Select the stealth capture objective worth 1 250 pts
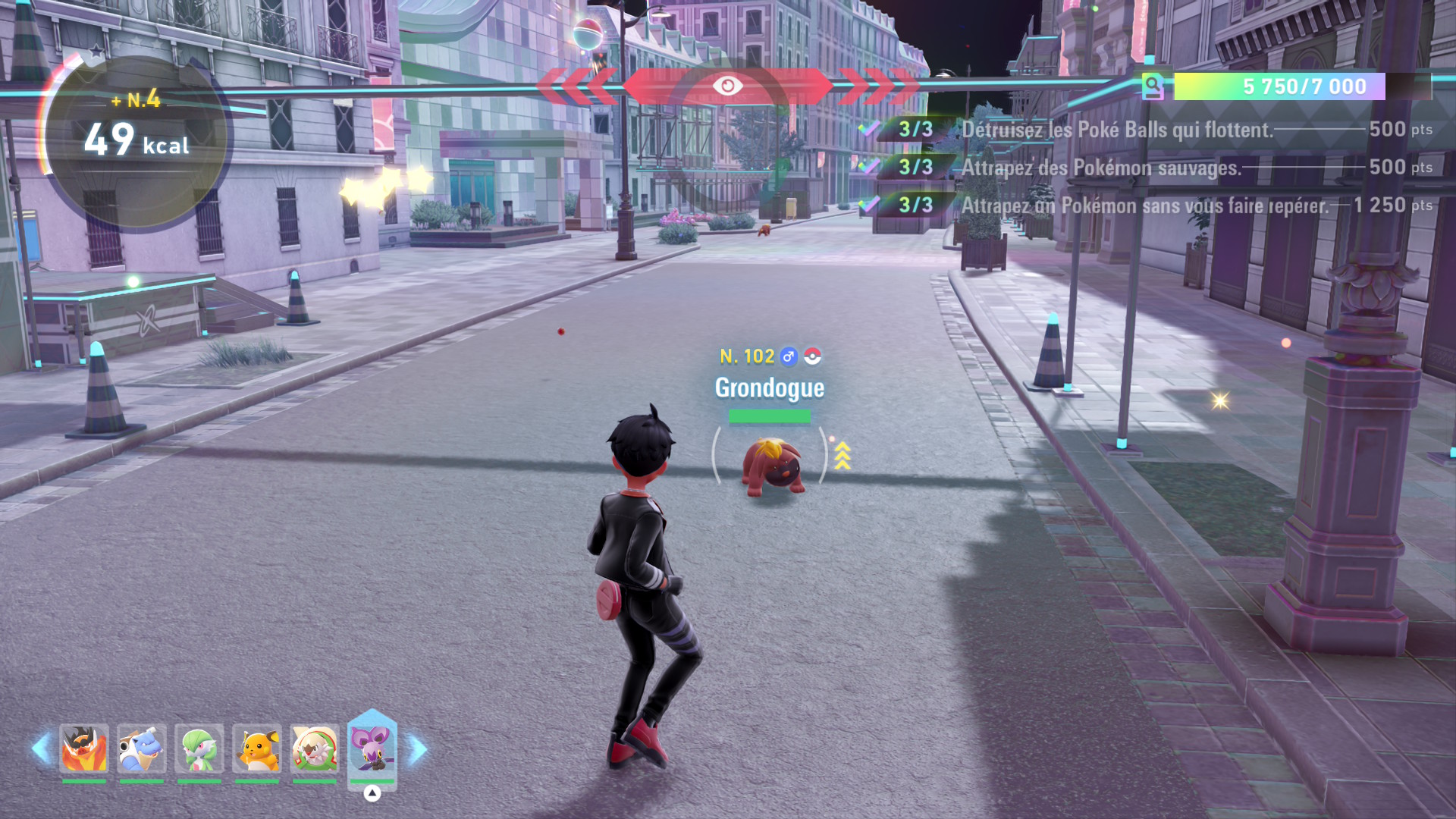 pyautogui.click(x=1145, y=206)
